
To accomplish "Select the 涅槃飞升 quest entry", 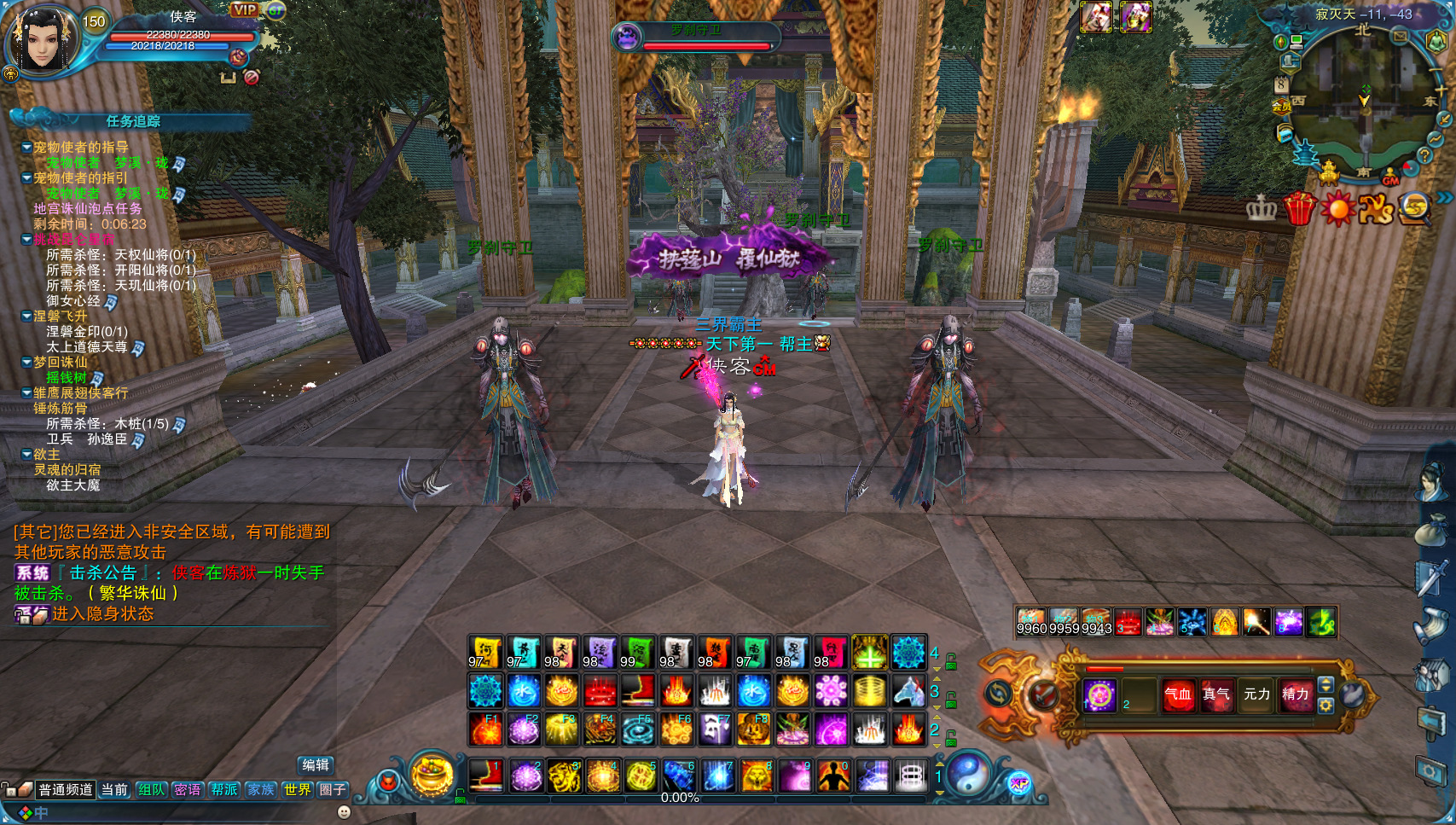I will point(60,317).
